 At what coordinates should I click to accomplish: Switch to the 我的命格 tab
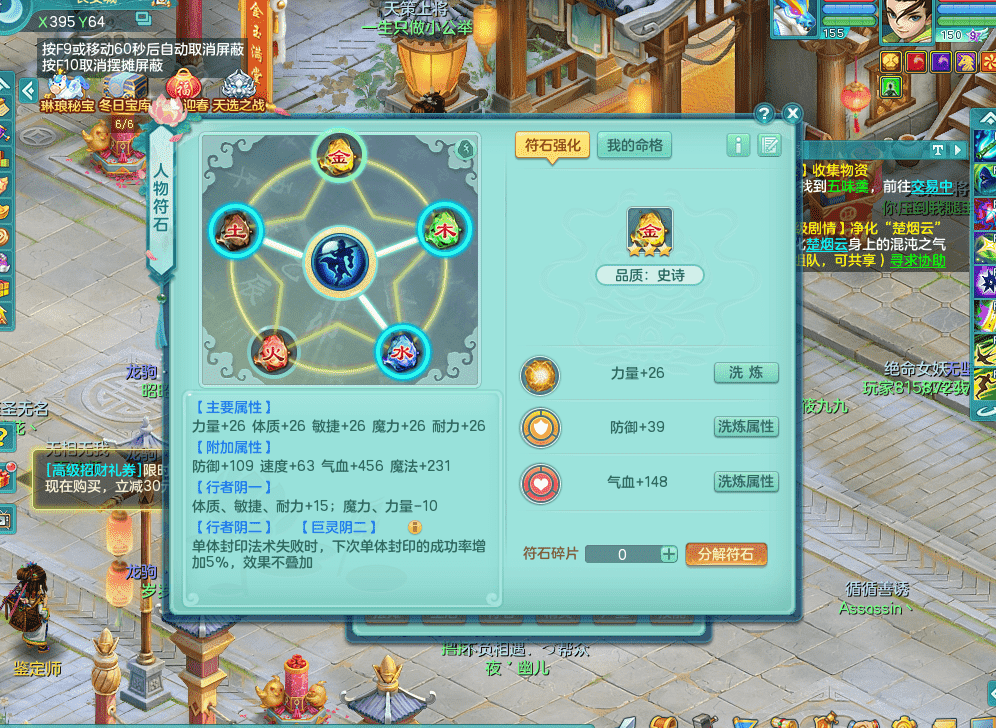tap(635, 145)
